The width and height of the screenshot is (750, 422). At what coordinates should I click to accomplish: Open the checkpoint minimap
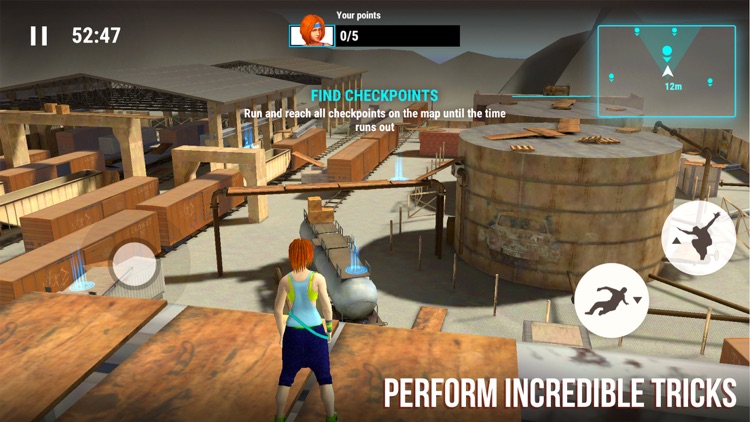click(666, 59)
